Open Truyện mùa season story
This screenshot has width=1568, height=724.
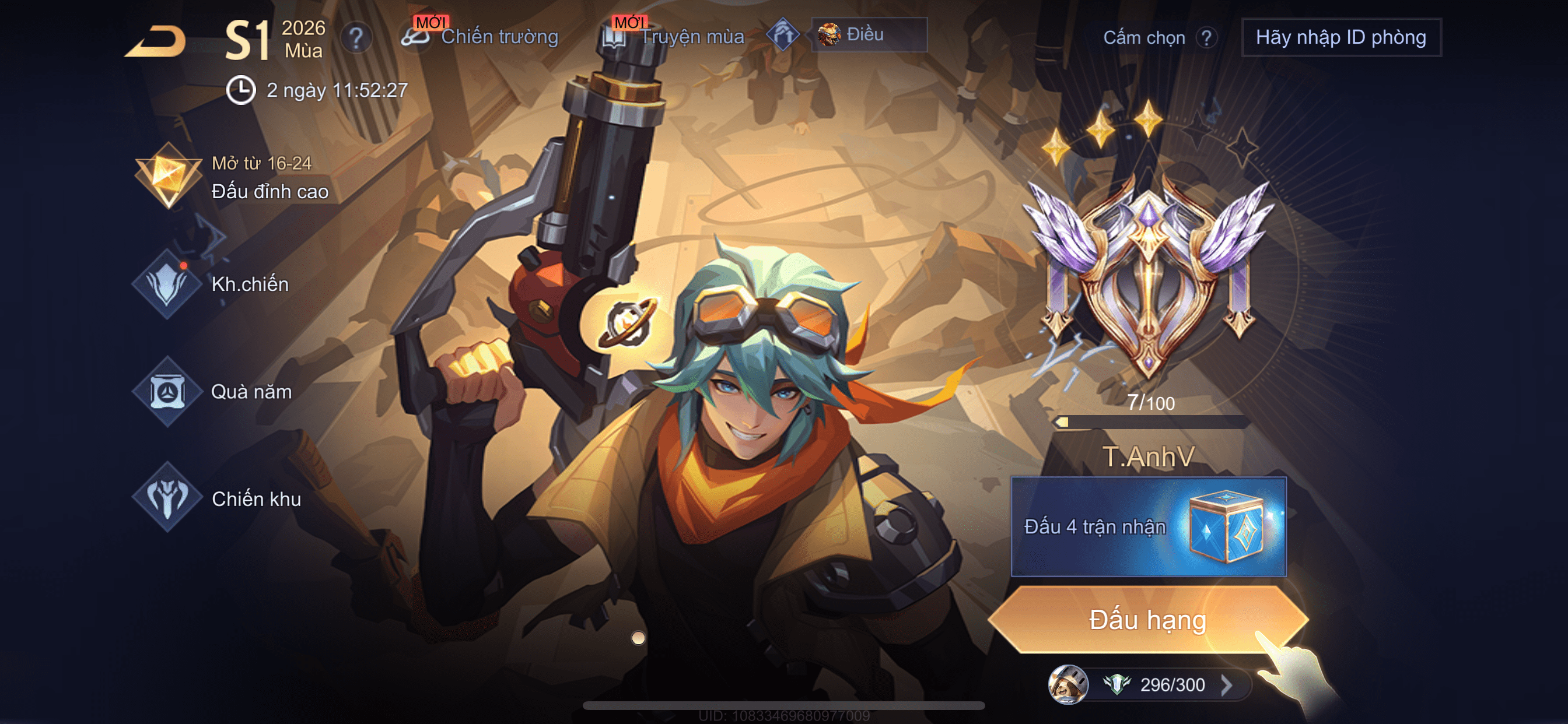click(674, 37)
